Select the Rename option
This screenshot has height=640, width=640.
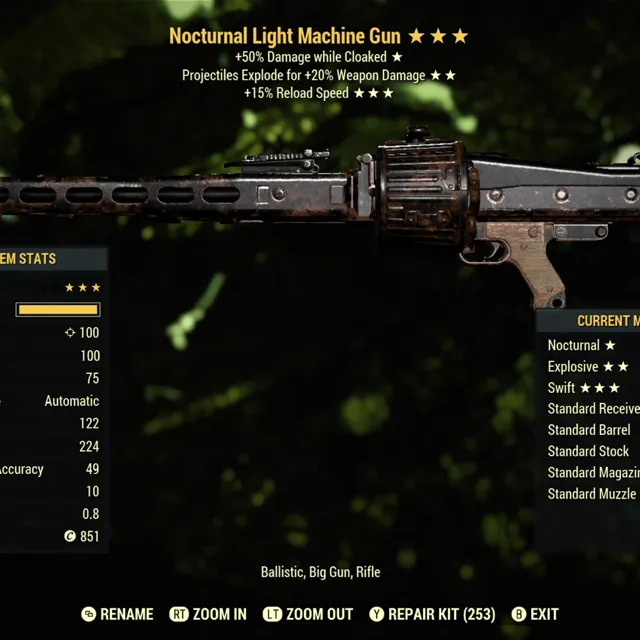(118, 614)
